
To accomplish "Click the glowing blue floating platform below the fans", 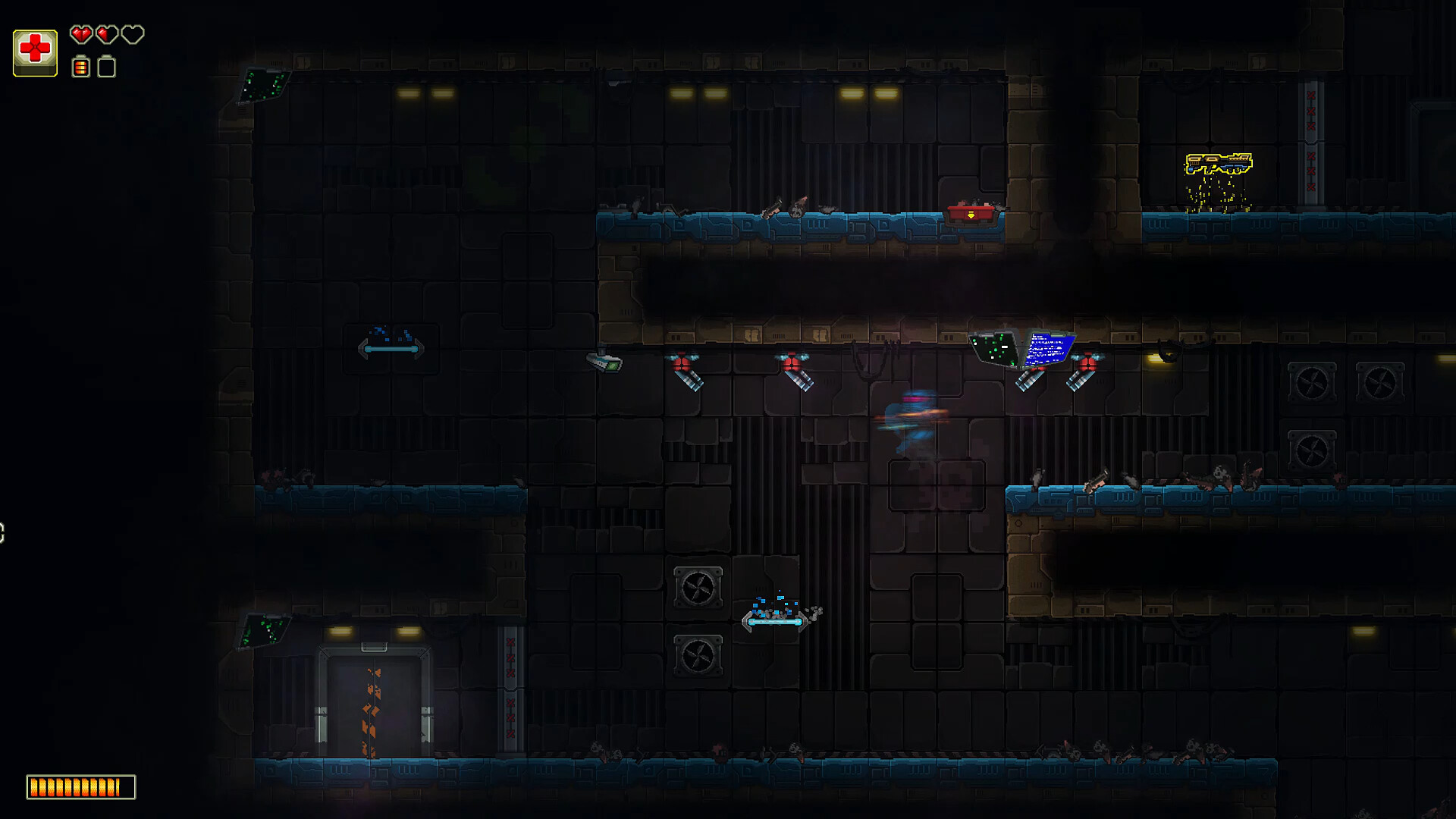I will (x=775, y=620).
